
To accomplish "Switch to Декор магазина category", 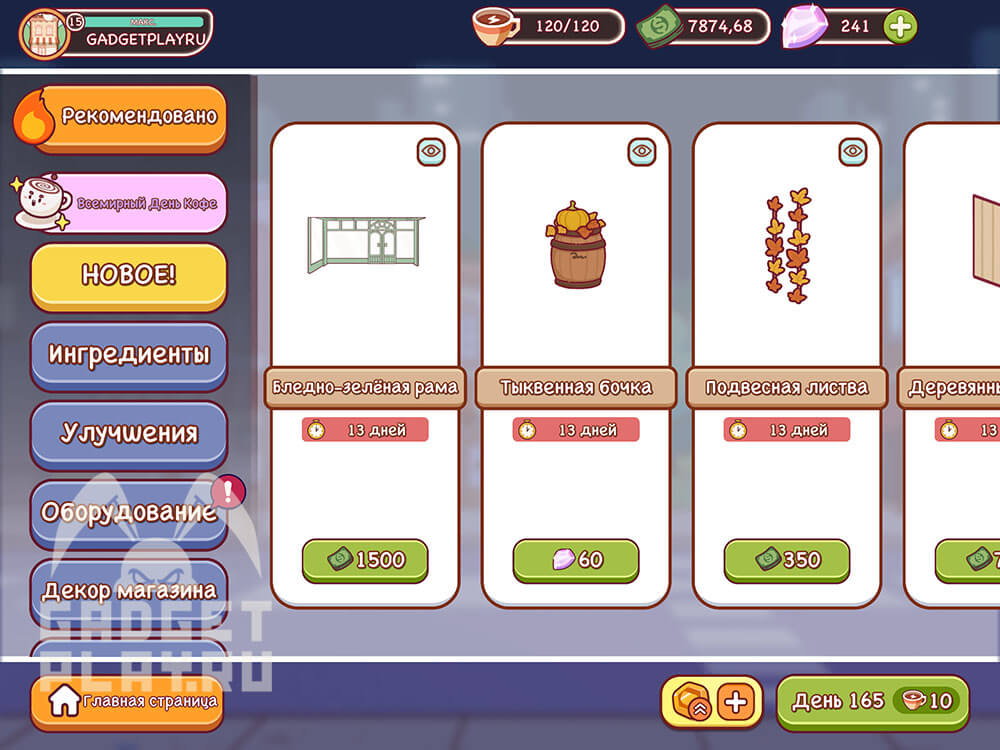I will 128,590.
